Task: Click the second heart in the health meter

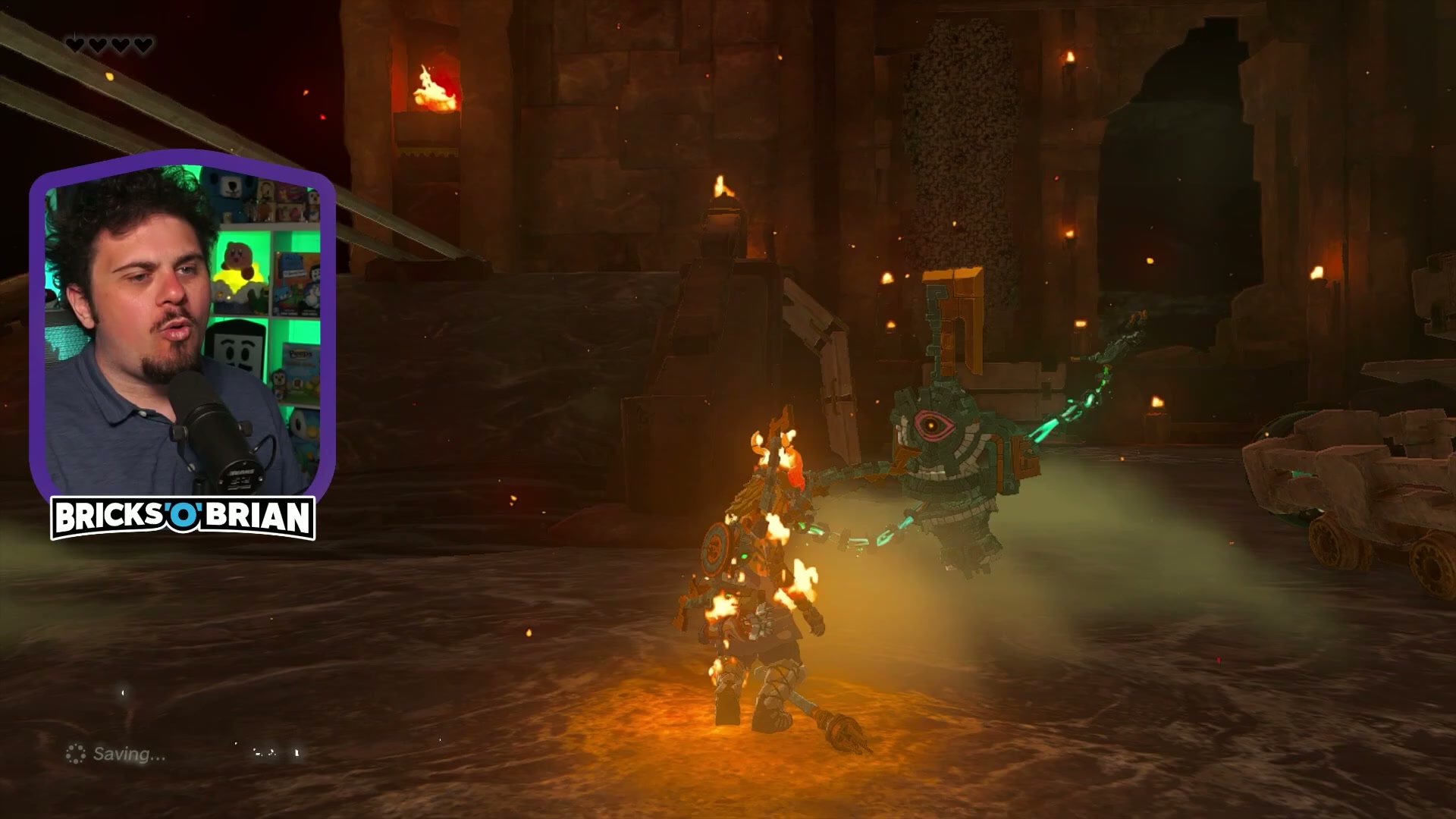Action: (x=98, y=44)
